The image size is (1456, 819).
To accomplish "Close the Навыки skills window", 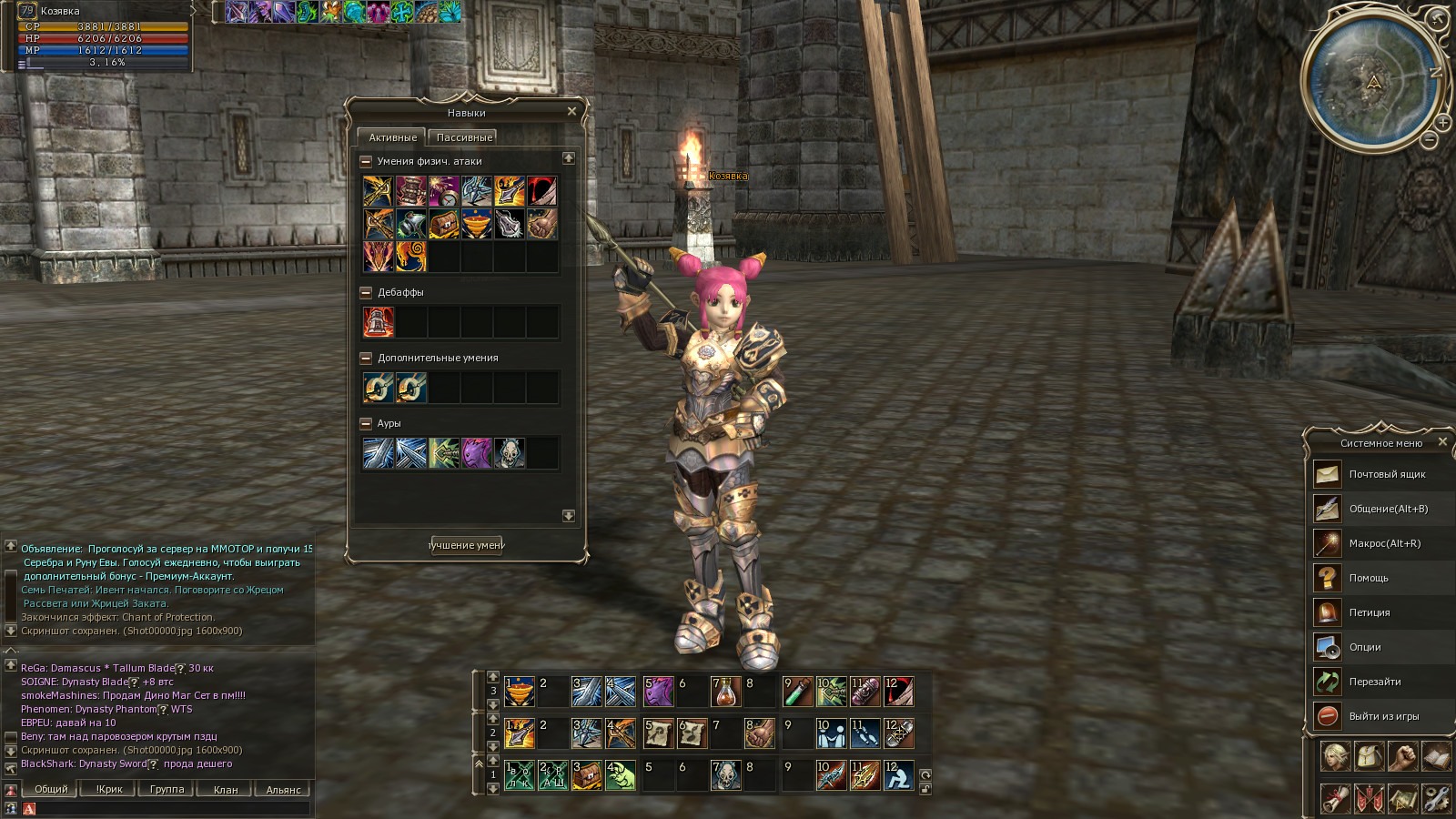I will tap(571, 111).
